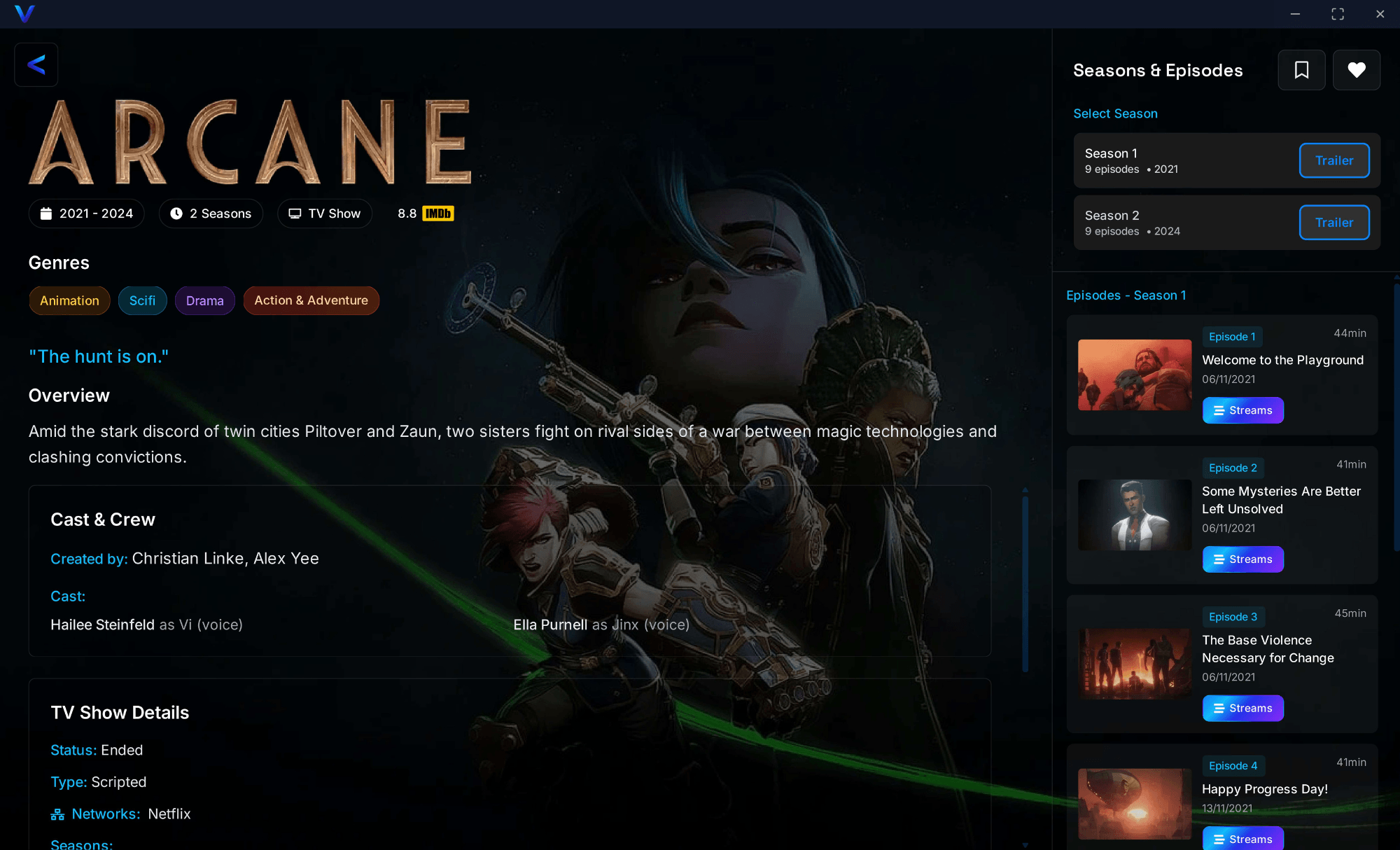Navigate back with the back arrow icon
1400x850 pixels.
(36, 64)
